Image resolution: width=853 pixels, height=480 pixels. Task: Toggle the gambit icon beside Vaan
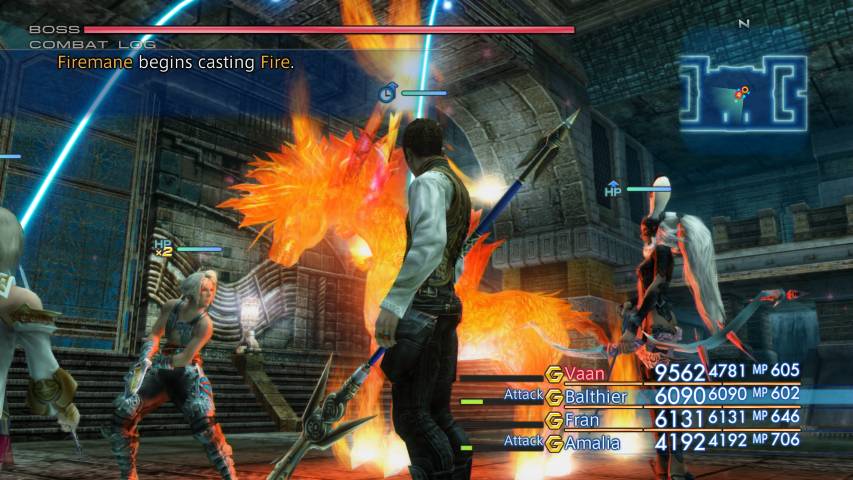[553, 373]
